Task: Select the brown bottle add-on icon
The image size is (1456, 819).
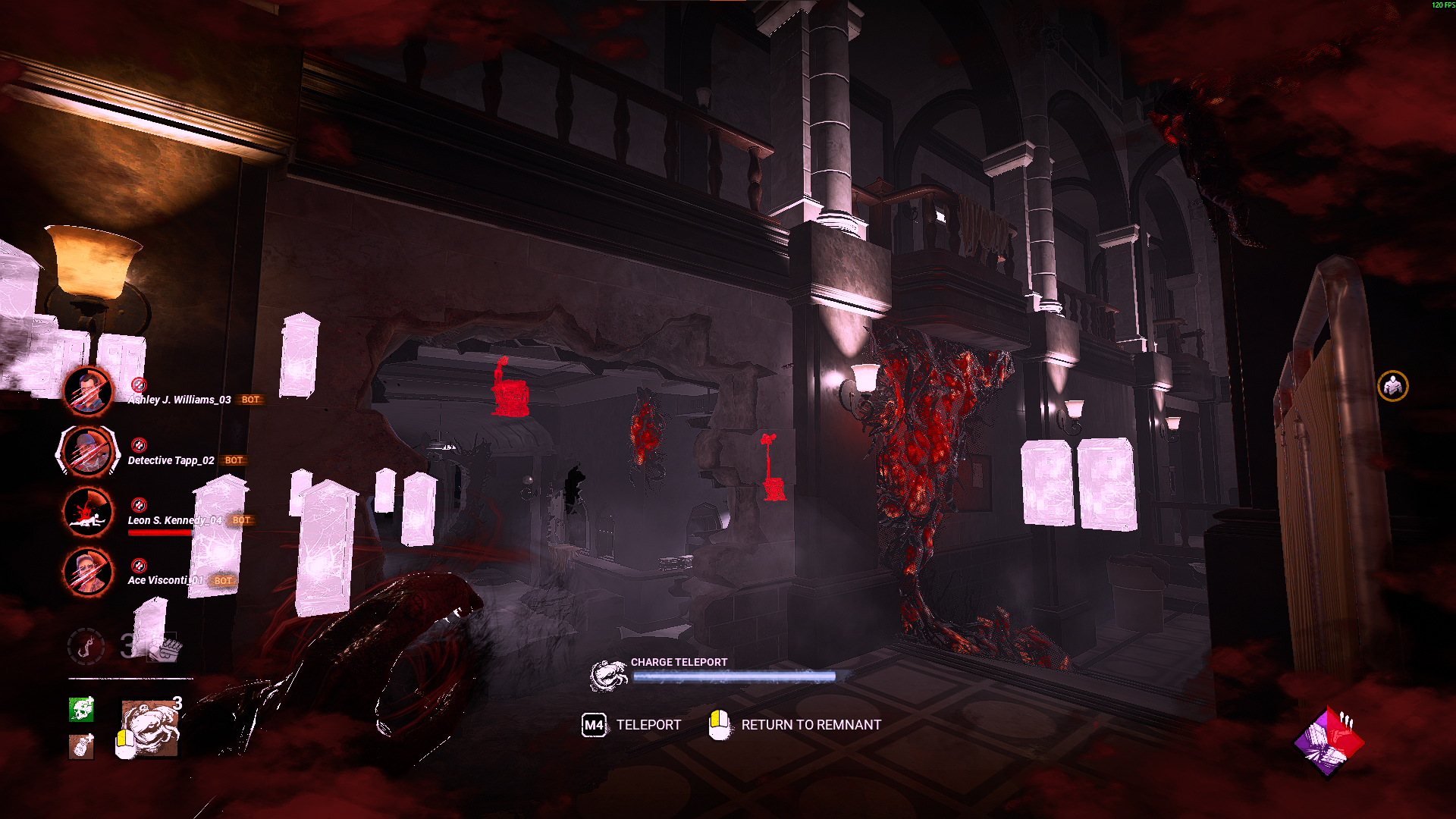Action: [81, 747]
